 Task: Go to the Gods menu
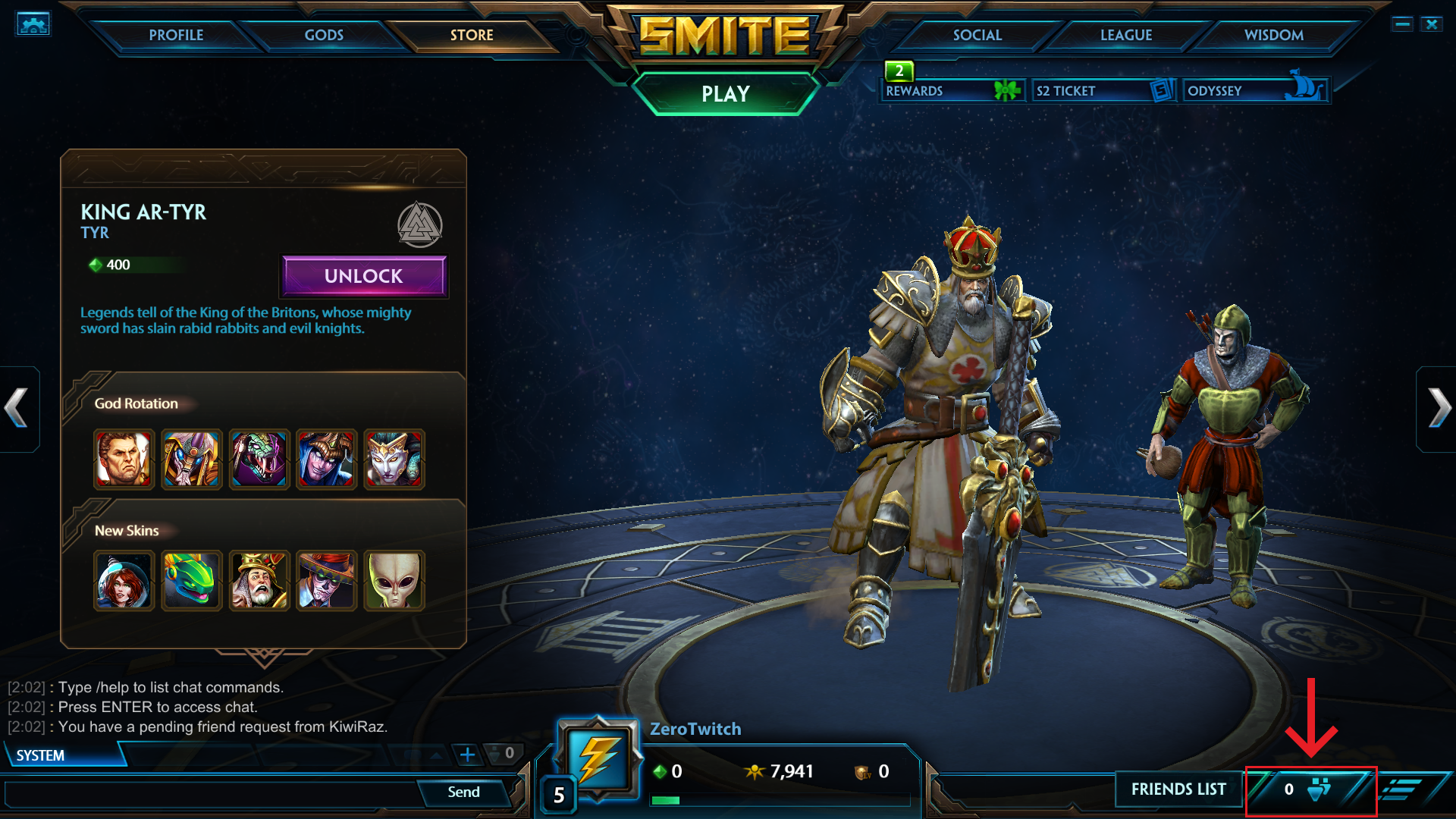[x=324, y=35]
